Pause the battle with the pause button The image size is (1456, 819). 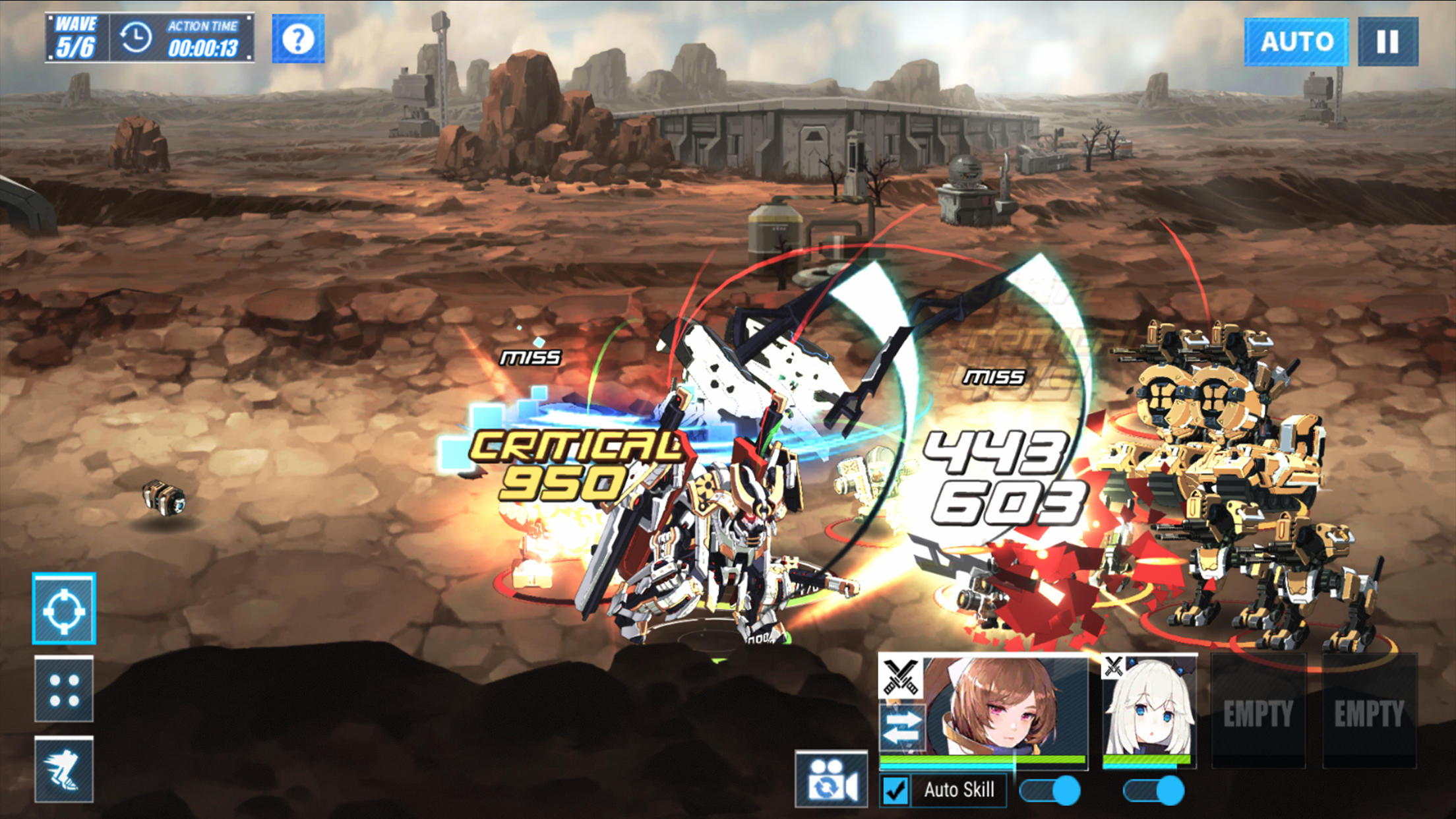point(1388,41)
